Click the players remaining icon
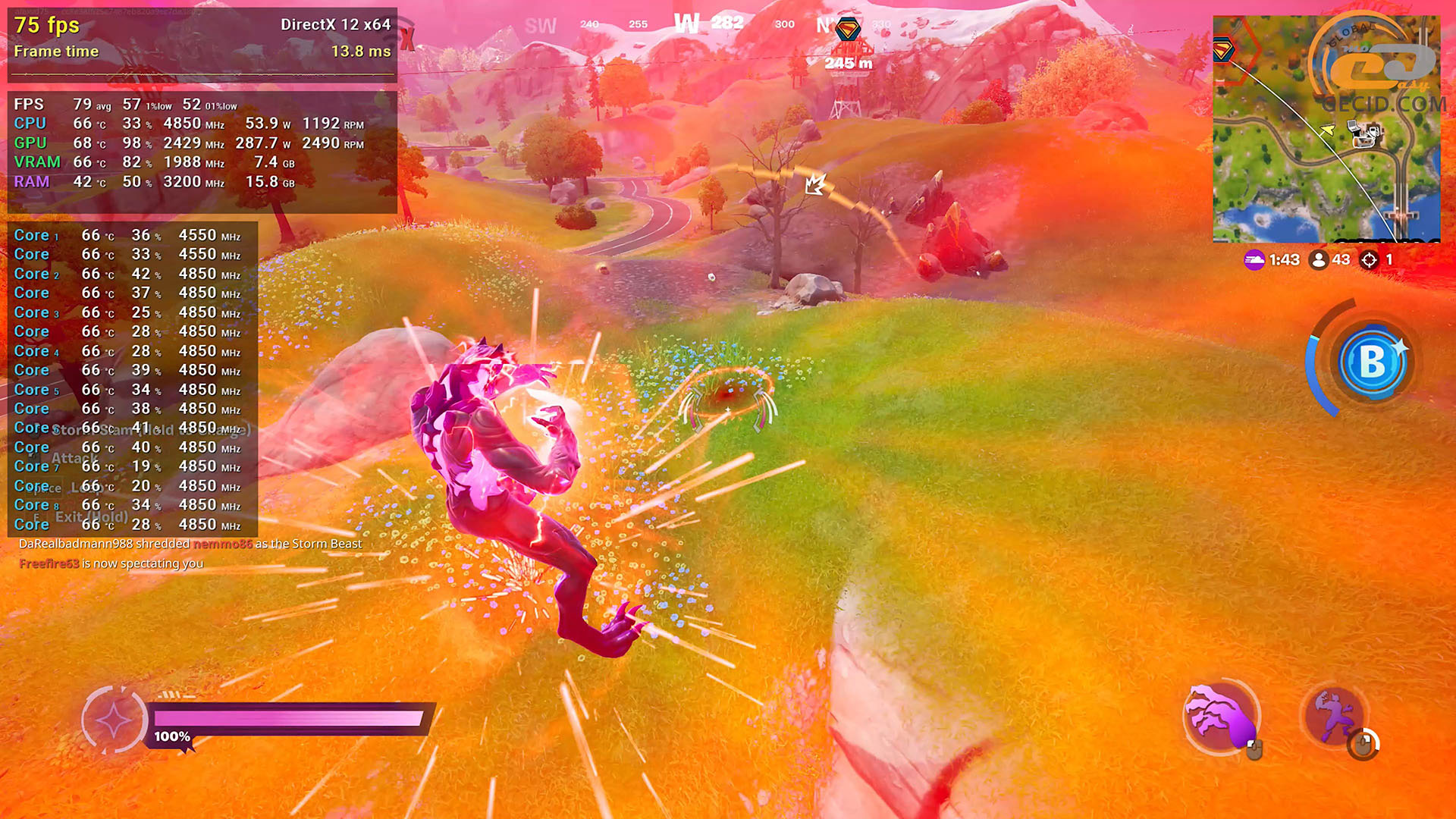This screenshot has width=1456, height=819. (x=1319, y=260)
